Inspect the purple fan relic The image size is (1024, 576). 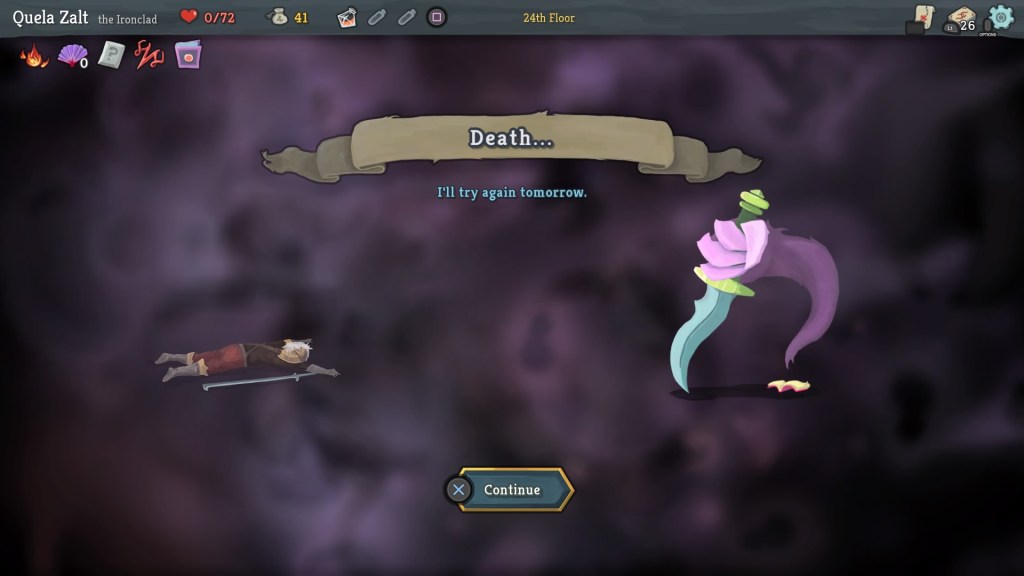[x=72, y=56]
